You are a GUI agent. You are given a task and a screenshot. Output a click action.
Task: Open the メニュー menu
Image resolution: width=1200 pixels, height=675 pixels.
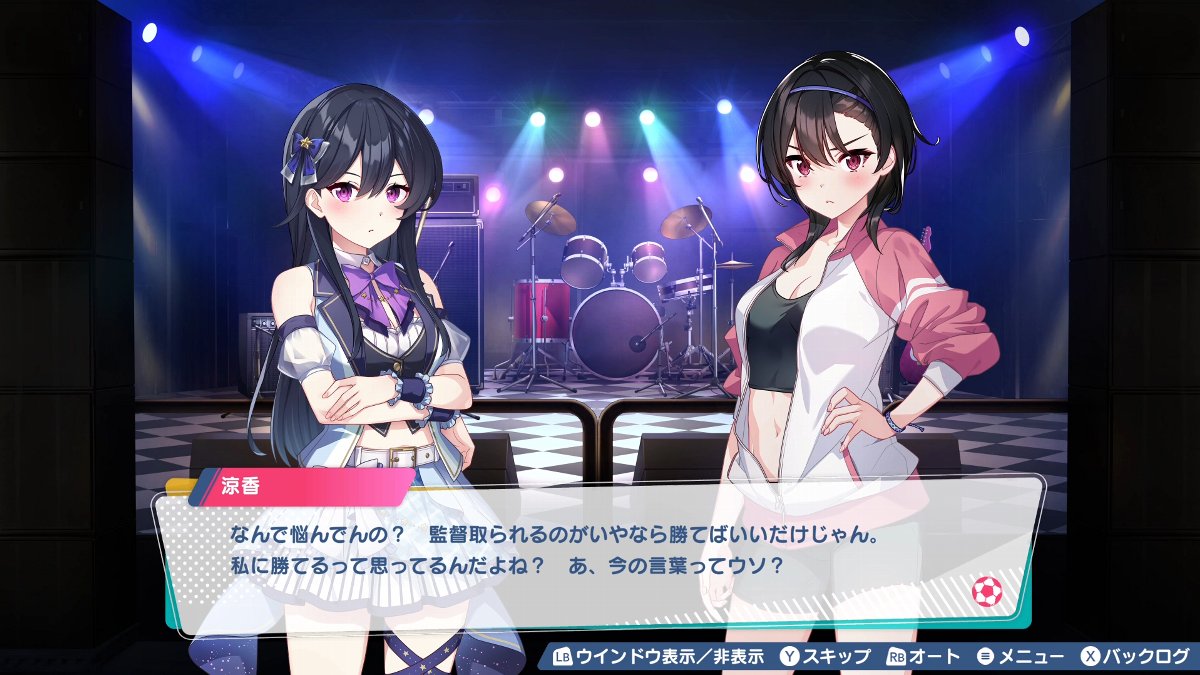coord(1020,657)
